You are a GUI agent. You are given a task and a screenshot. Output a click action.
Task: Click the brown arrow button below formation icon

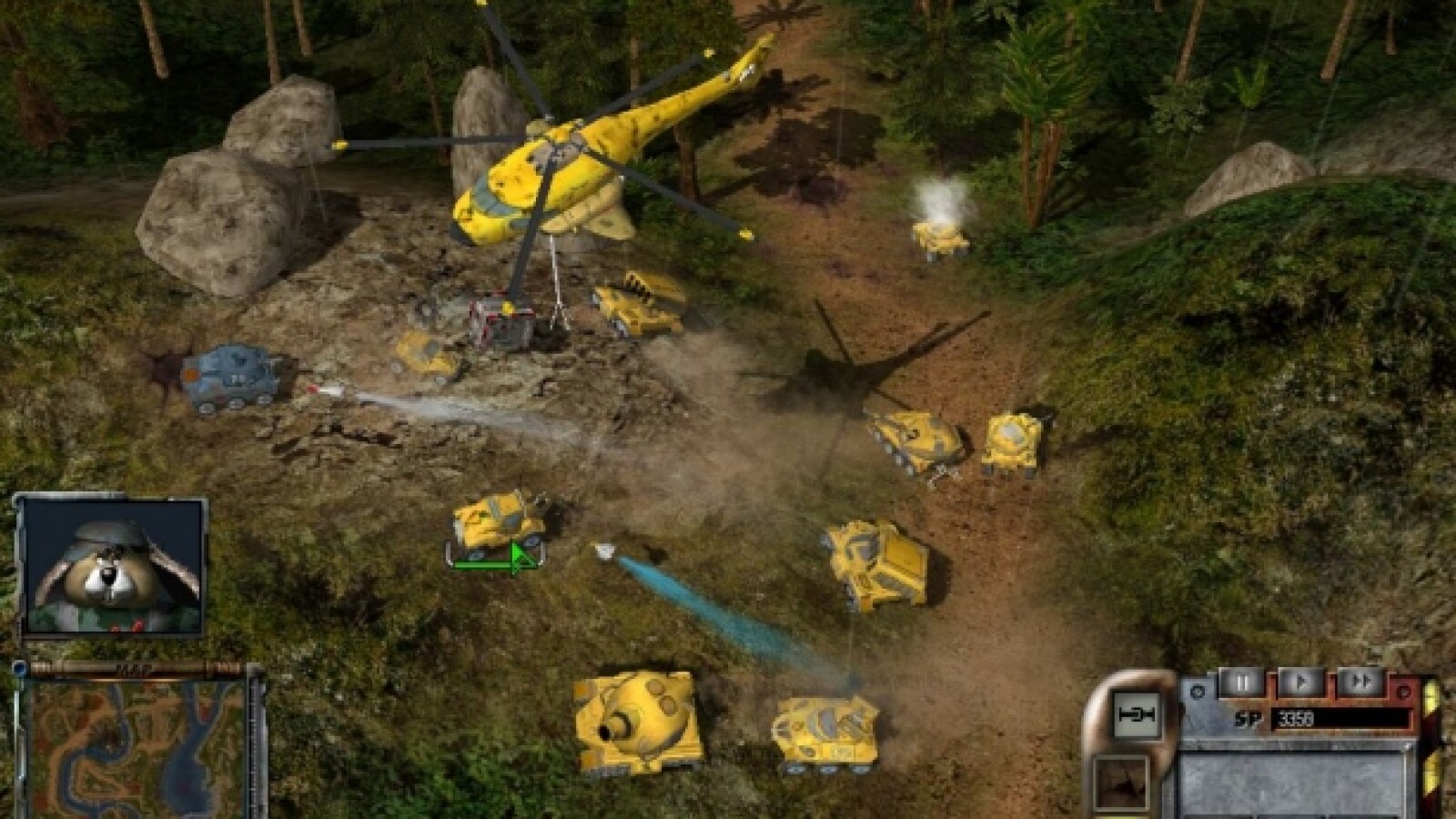click(x=1120, y=784)
